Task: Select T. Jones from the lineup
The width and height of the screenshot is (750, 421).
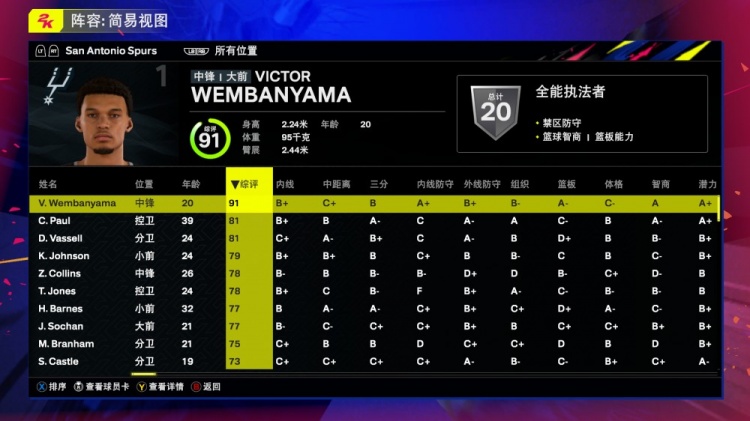Action: pos(58,291)
